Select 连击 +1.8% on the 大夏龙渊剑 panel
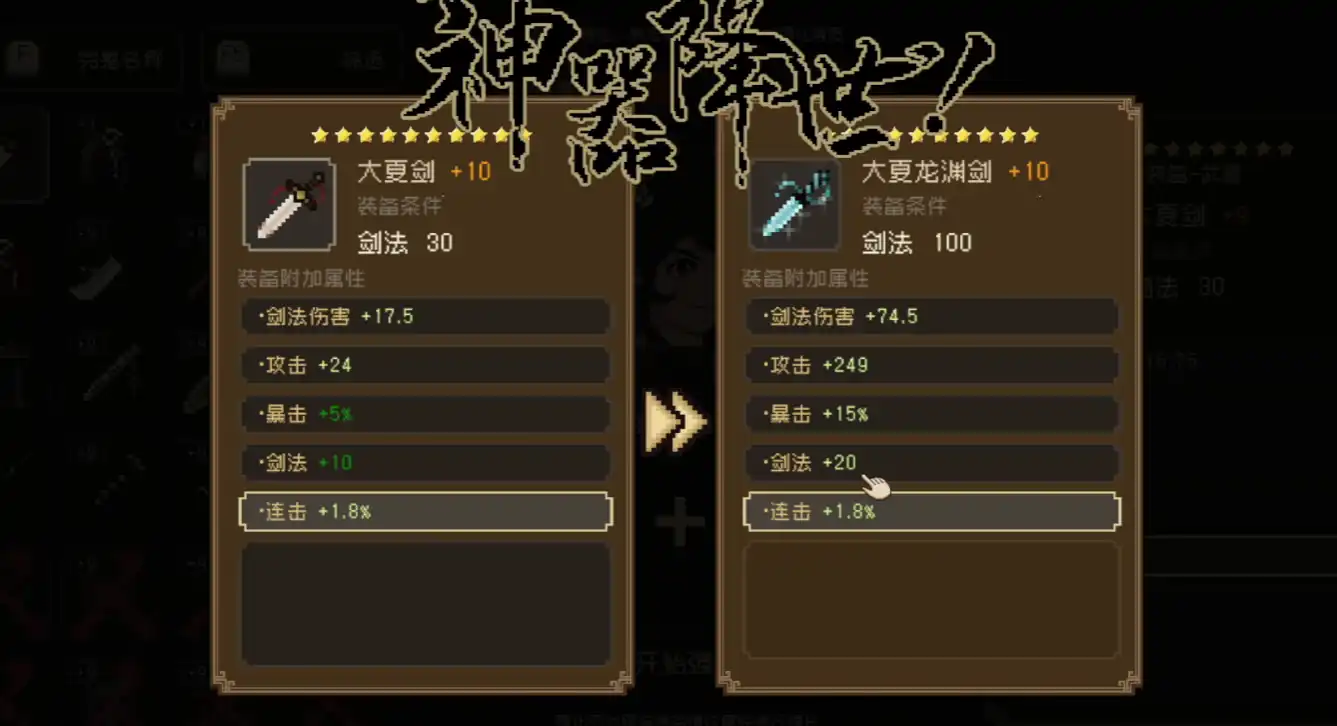 coord(931,512)
